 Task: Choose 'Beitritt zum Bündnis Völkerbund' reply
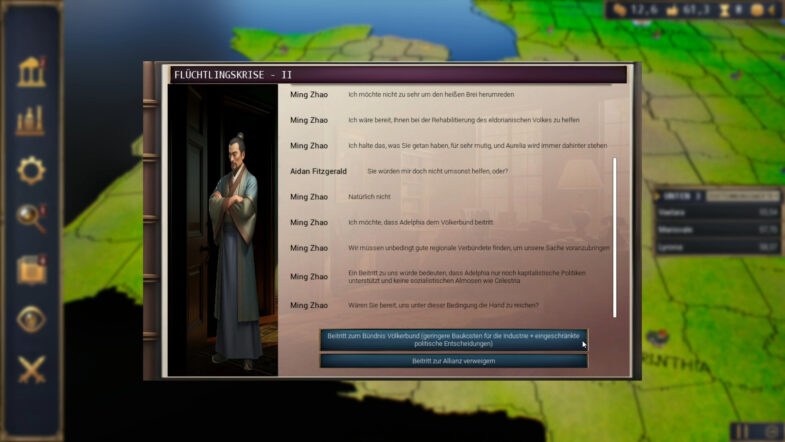click(x=453, y=339)
